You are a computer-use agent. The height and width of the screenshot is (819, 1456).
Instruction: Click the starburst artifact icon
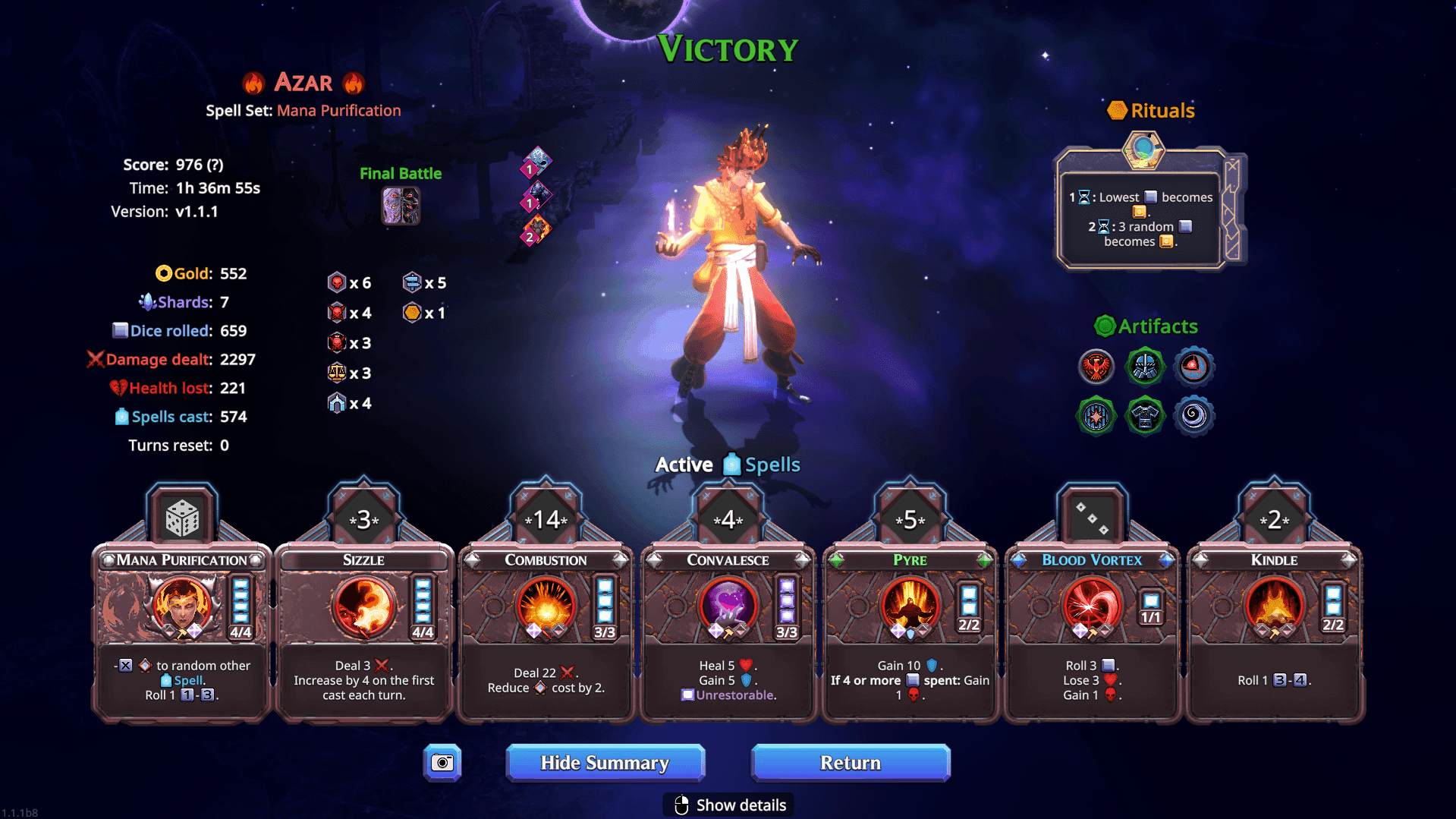1096,416
